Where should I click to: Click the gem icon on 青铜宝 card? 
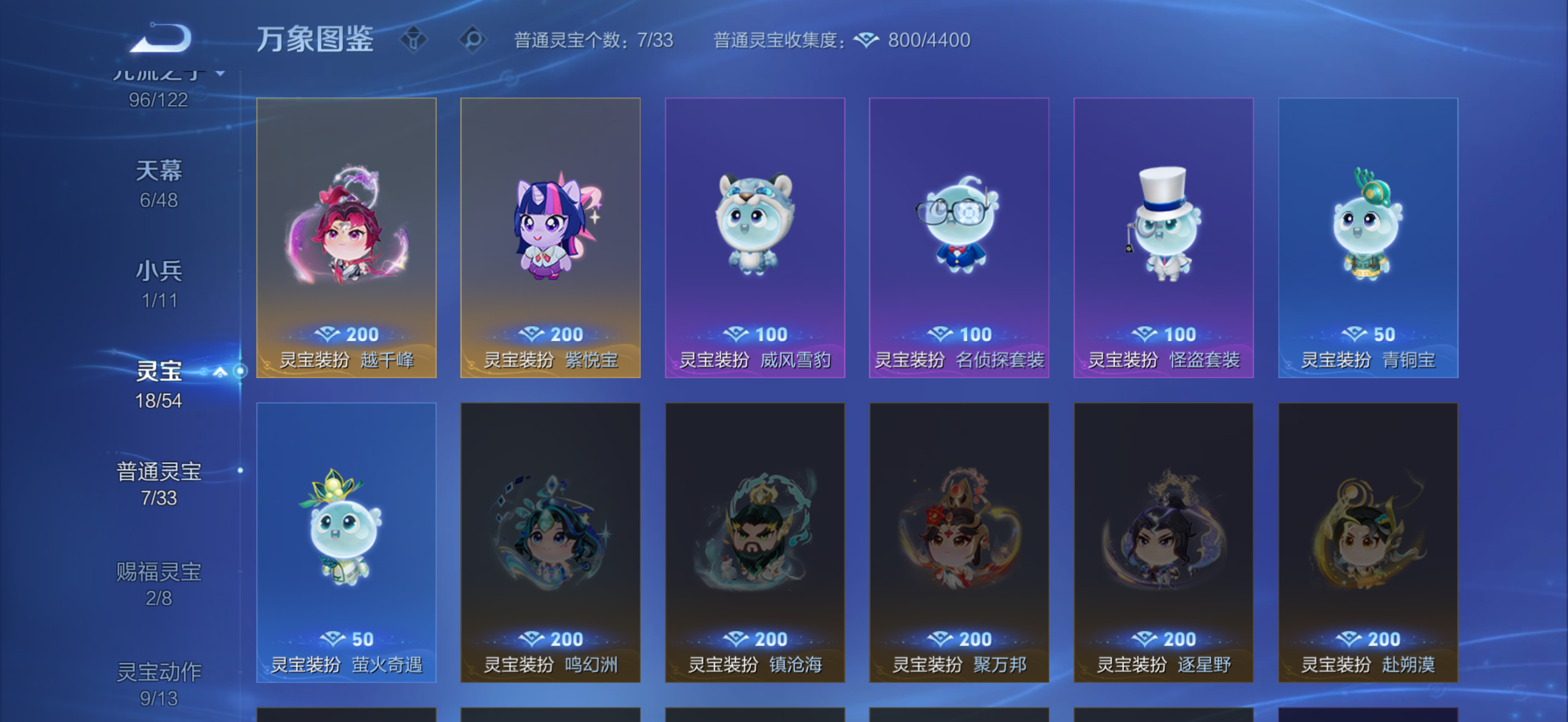[1355, 334]
